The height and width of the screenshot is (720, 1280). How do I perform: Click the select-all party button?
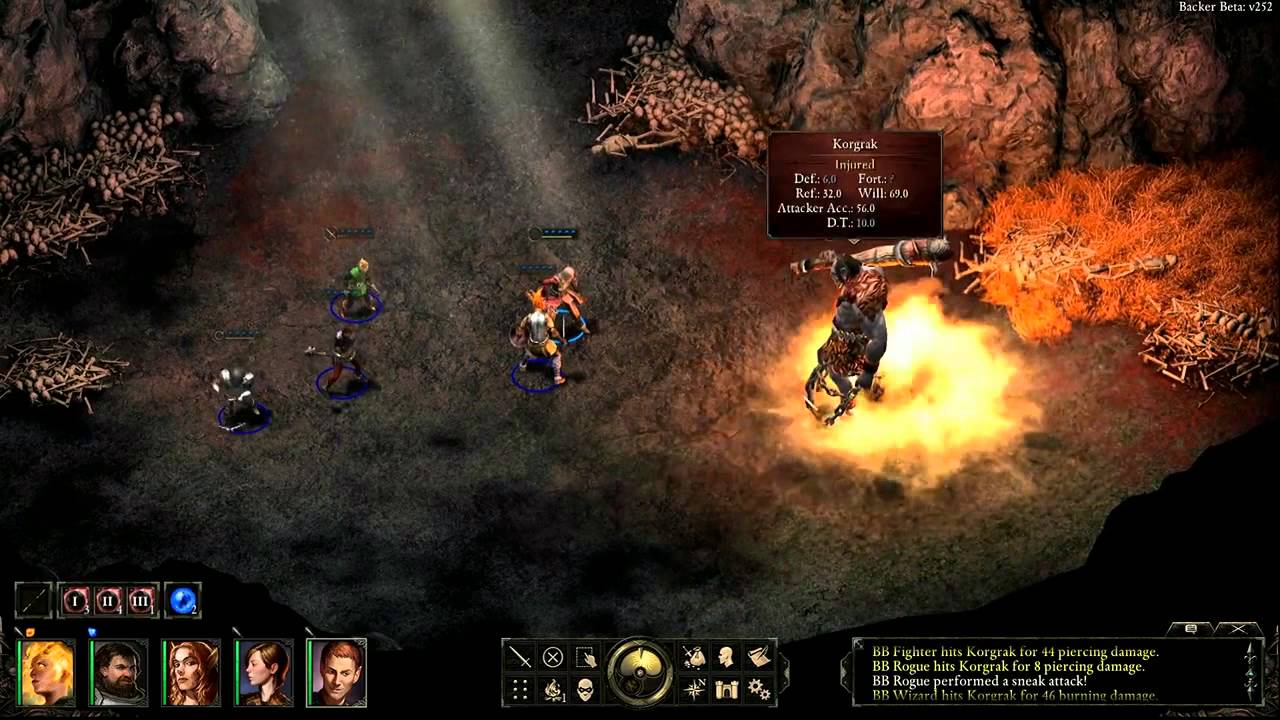pos(586,657)
